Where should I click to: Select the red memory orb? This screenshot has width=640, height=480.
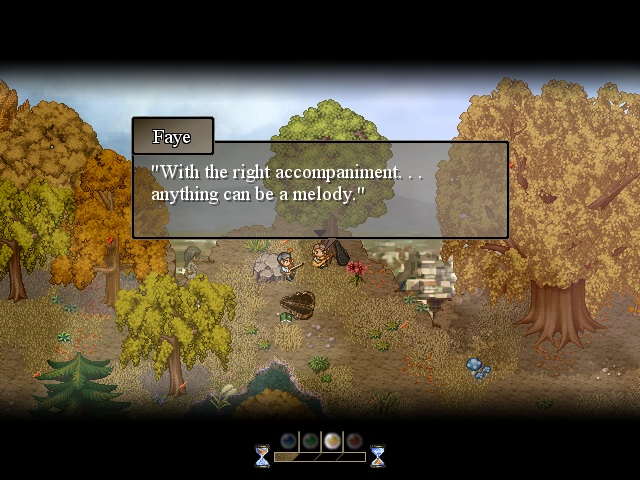pyautogui.click(x=354, y=440)
